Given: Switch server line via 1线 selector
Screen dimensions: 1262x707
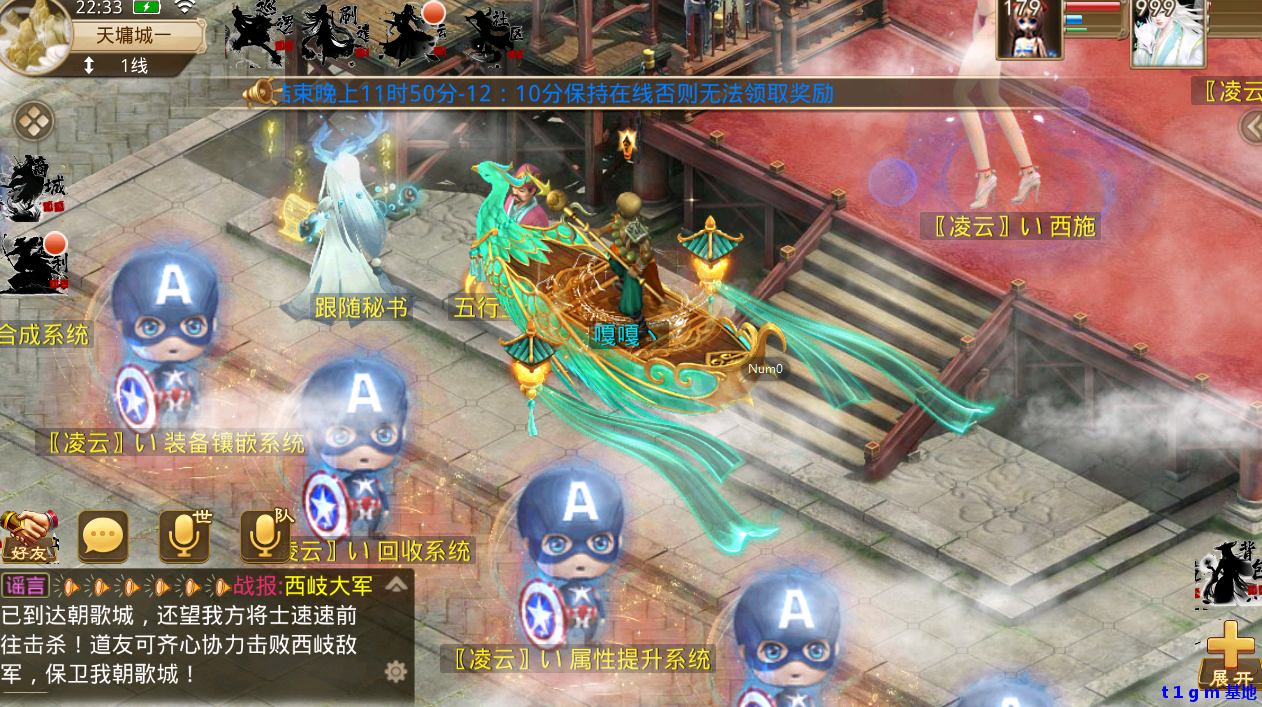Looking at the screenshot, I should click(120, 66).
